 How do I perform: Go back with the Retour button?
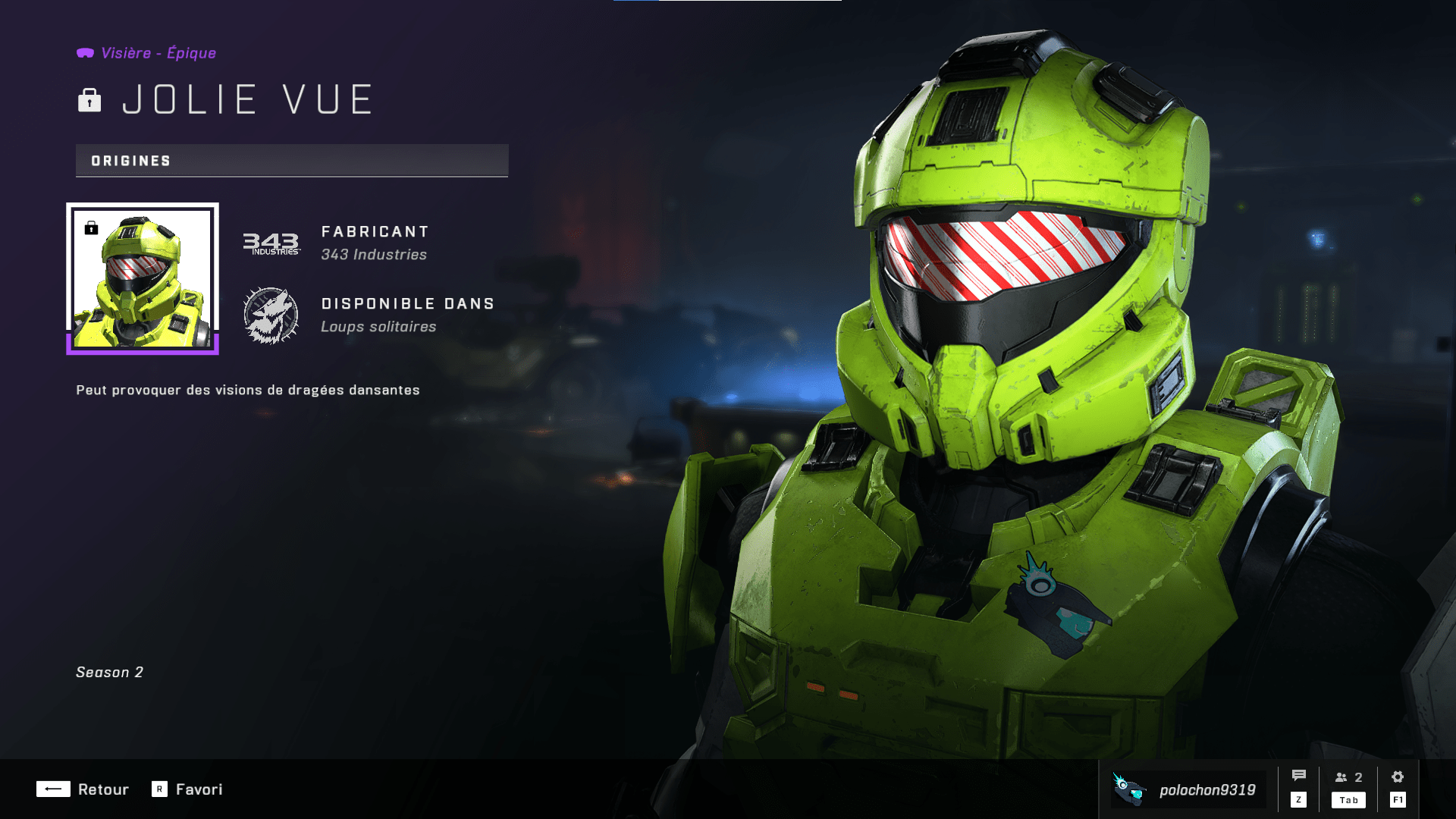pyautogui.click(x=83, y=789)
